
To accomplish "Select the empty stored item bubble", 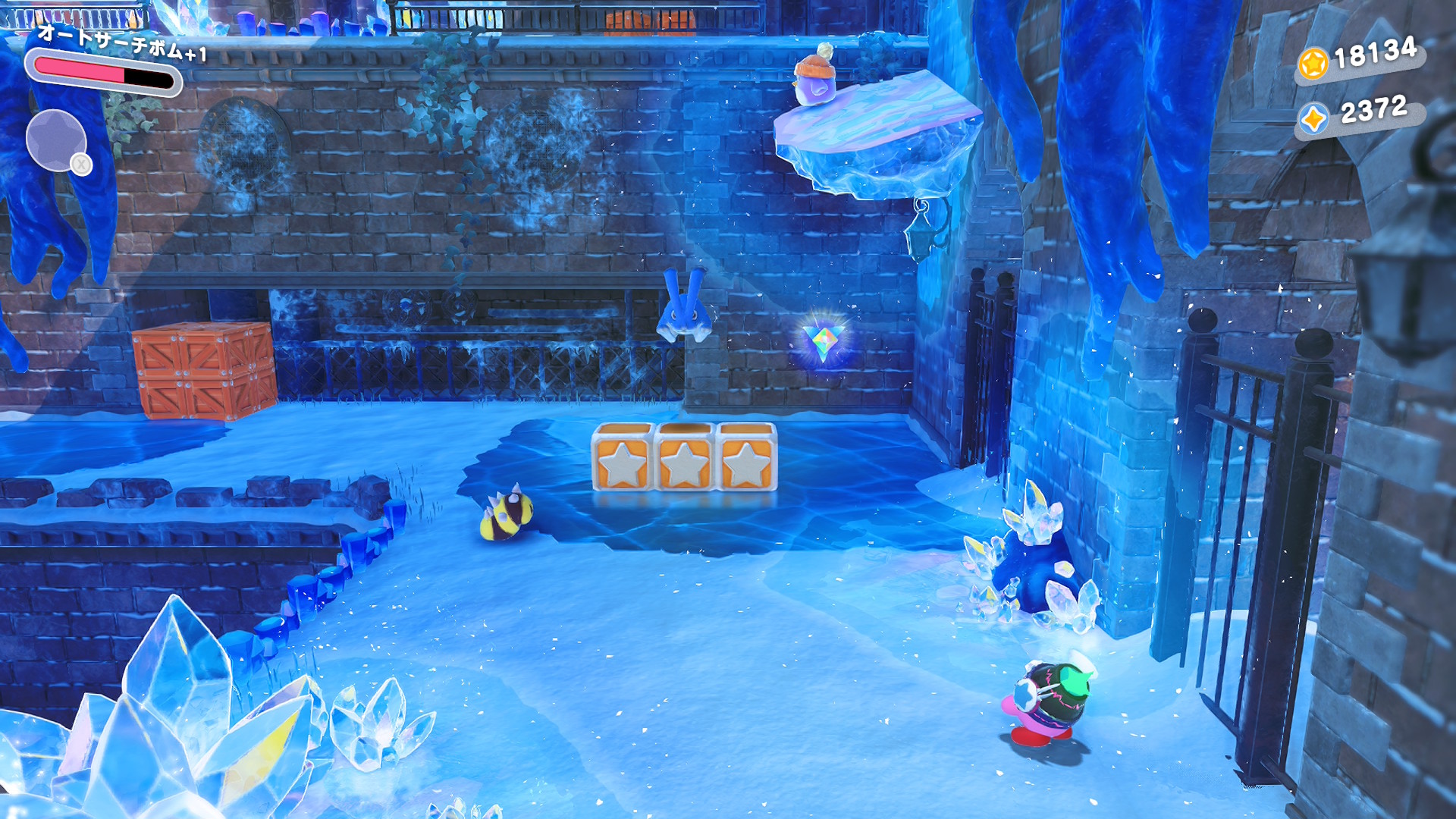I will (56, 140).
